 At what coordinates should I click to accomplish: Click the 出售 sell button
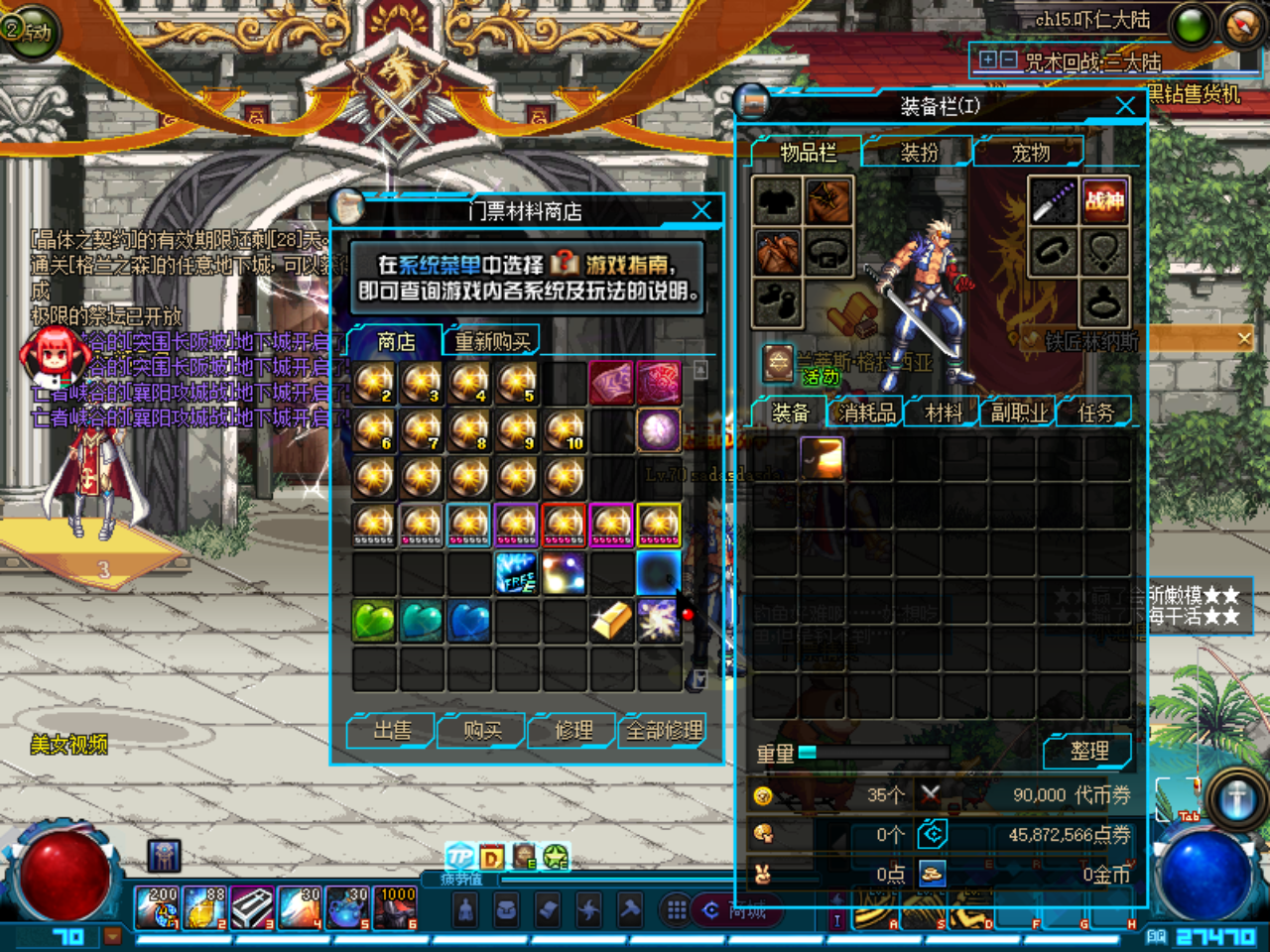coord(391,731)
